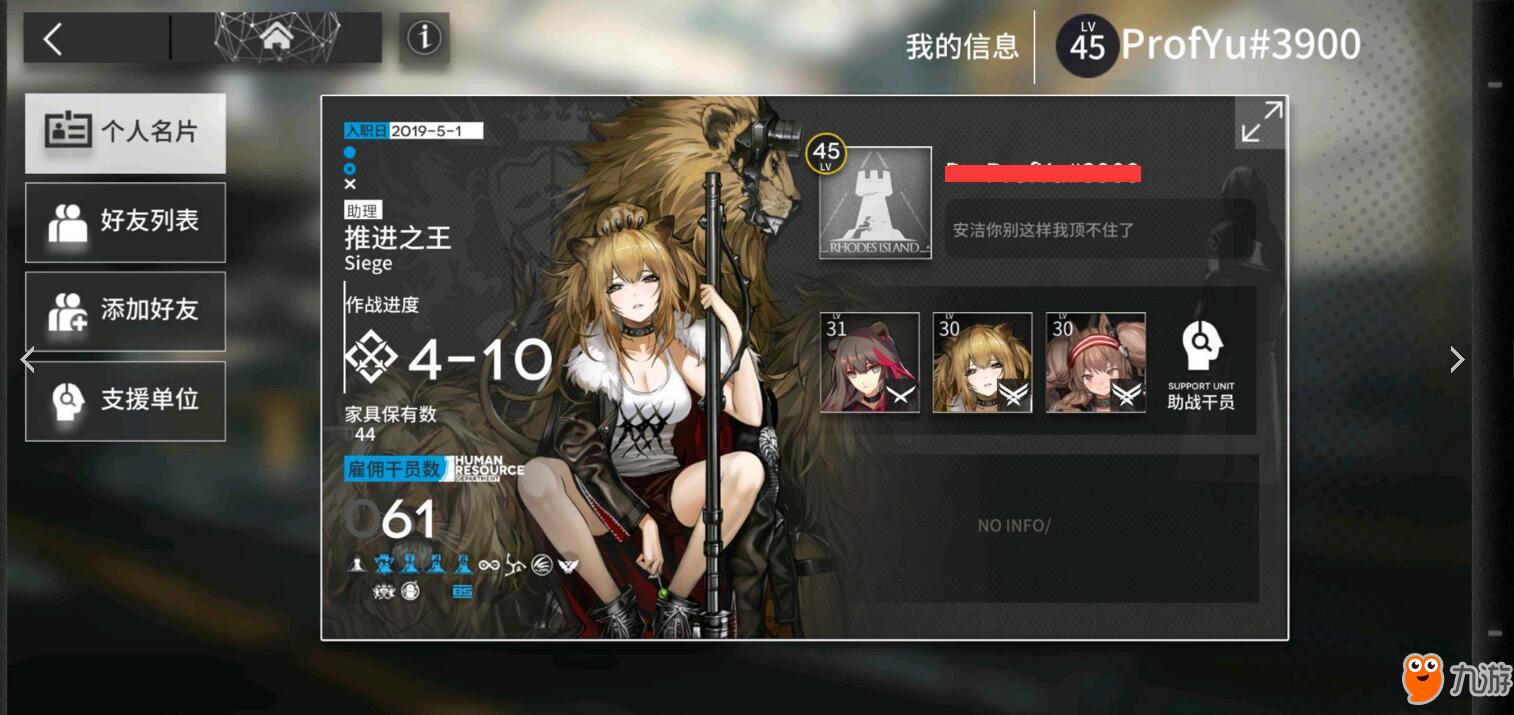This screenshot has width=1514, height=715.
Task: Return to the home screen
Action: click(x=276, y=39)
